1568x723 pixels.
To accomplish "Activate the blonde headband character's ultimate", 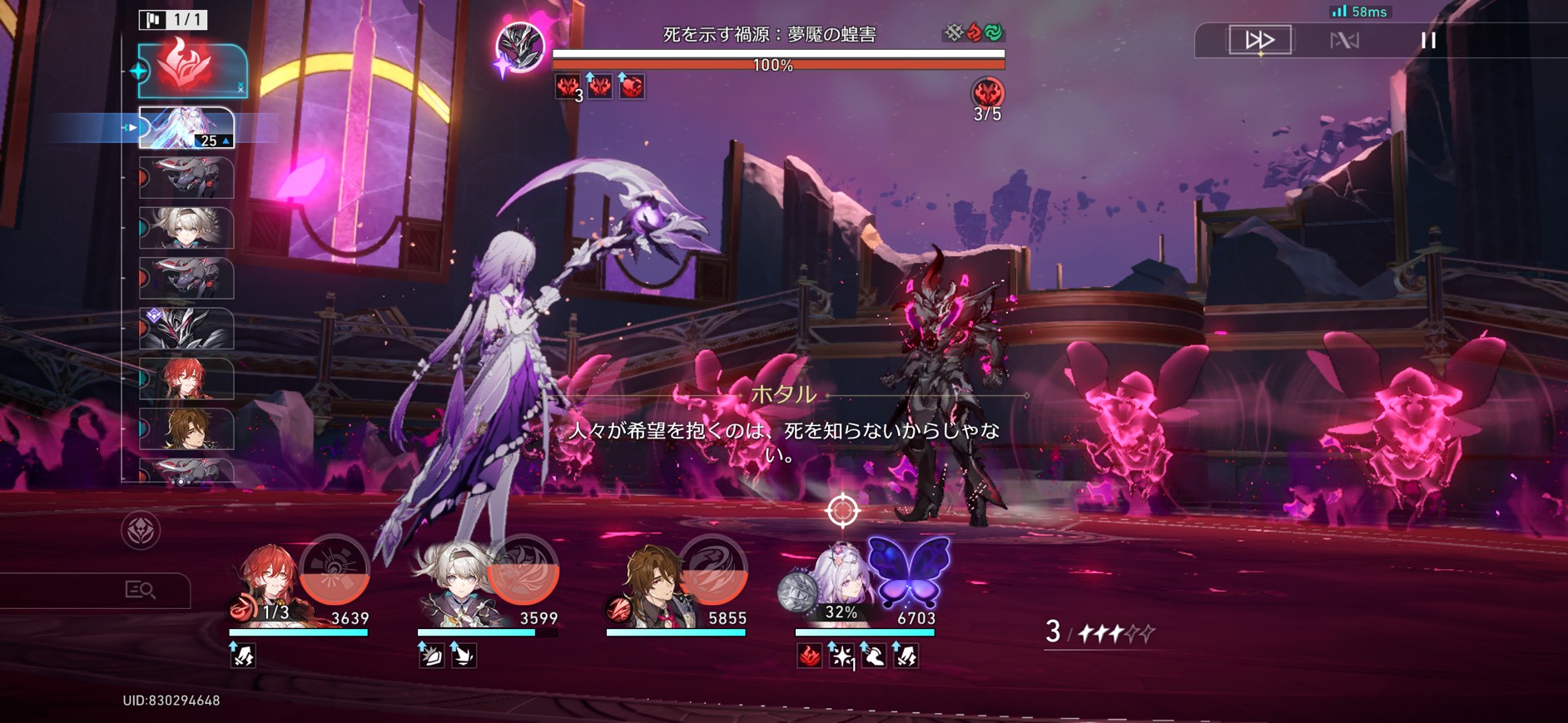I will click(523, 571).
